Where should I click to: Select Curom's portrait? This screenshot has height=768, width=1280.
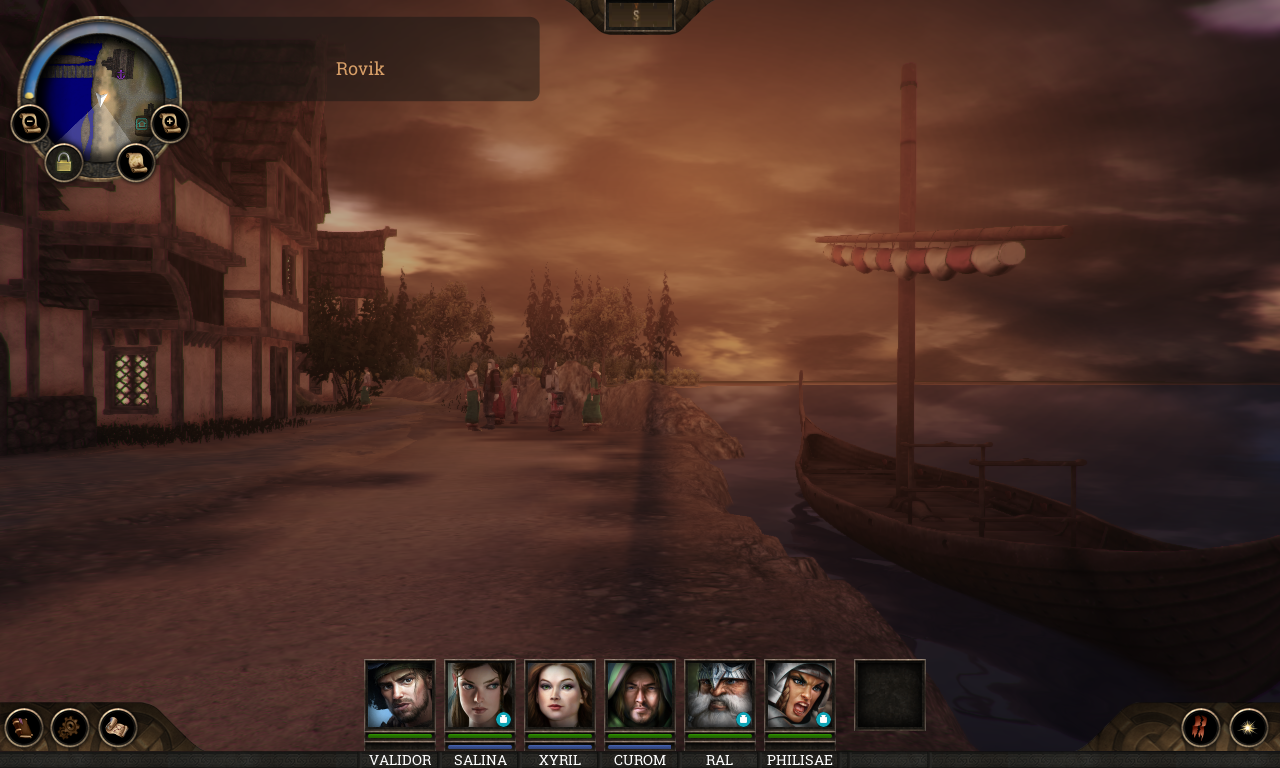(639, 694)
